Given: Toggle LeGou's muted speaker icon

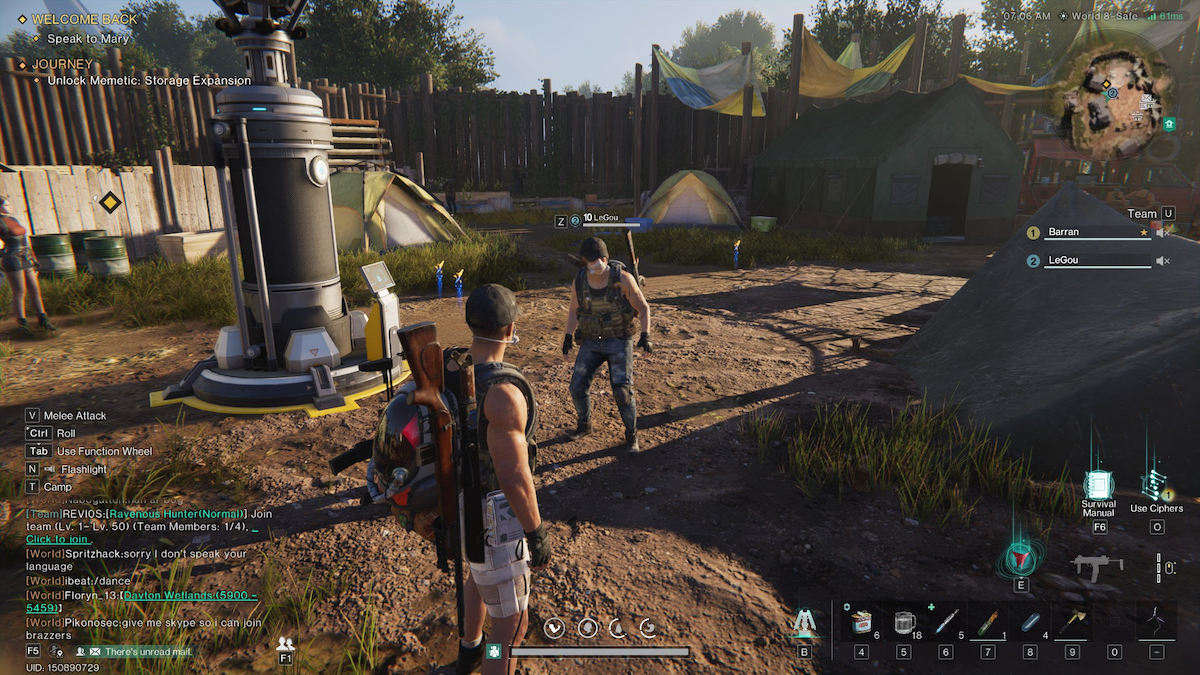Looking at the screenshot, I should tap(1163, 261).
